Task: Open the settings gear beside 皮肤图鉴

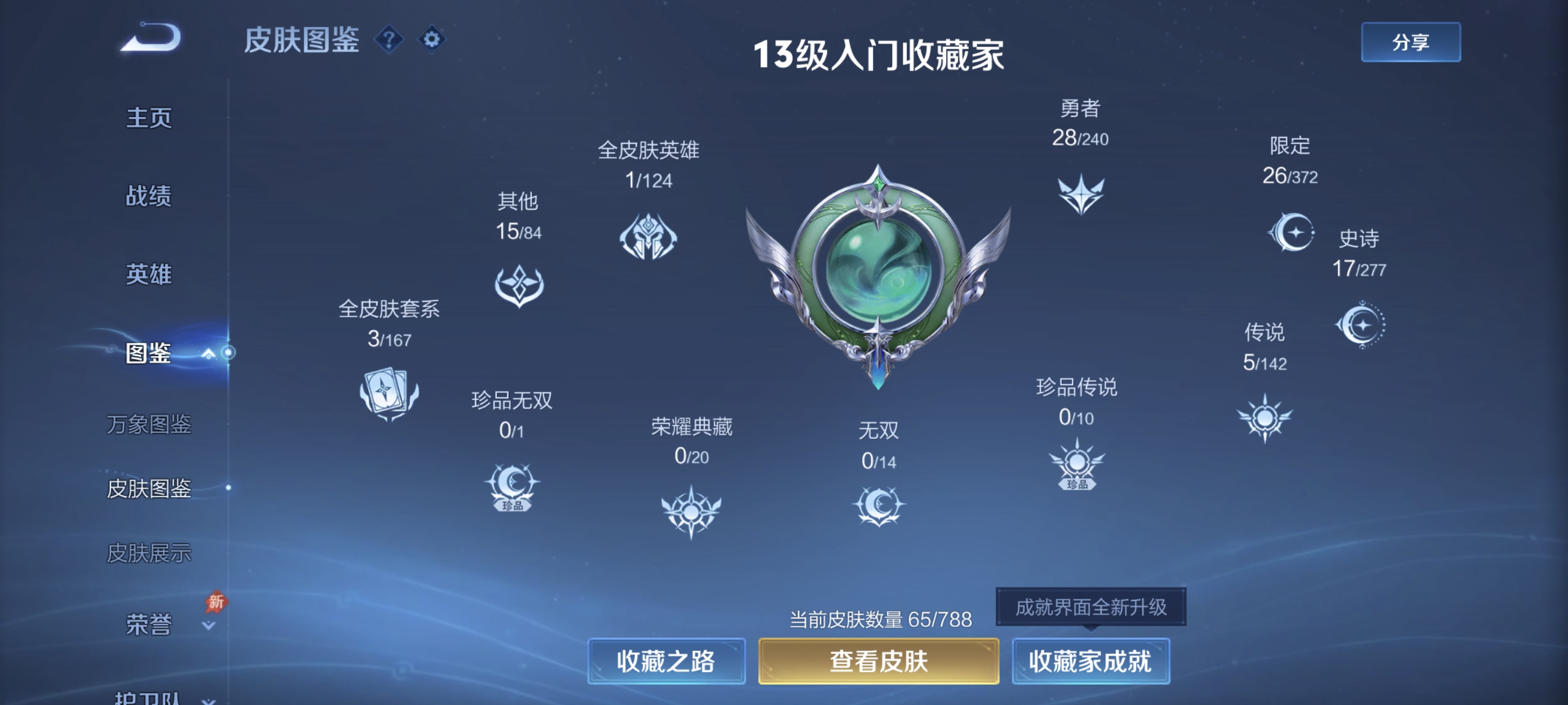Action: (432, 39)
